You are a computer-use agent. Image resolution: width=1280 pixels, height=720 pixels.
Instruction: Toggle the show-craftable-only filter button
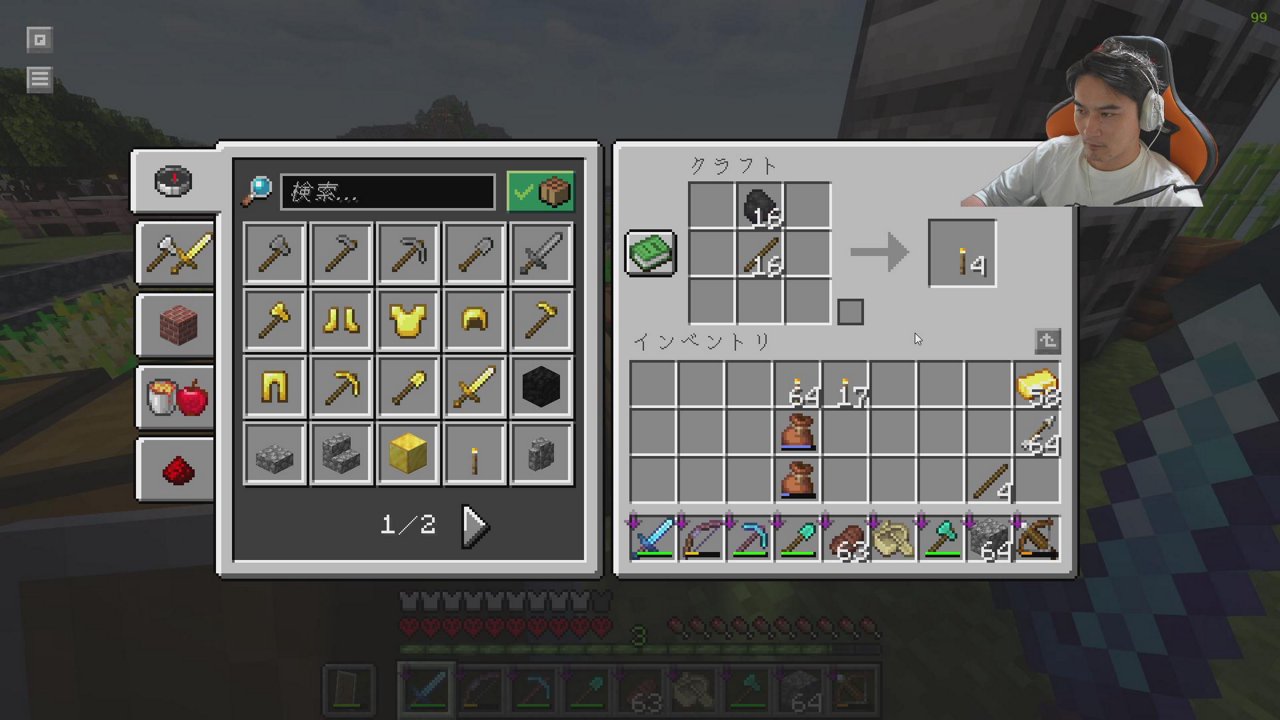[x=541, y=192]
